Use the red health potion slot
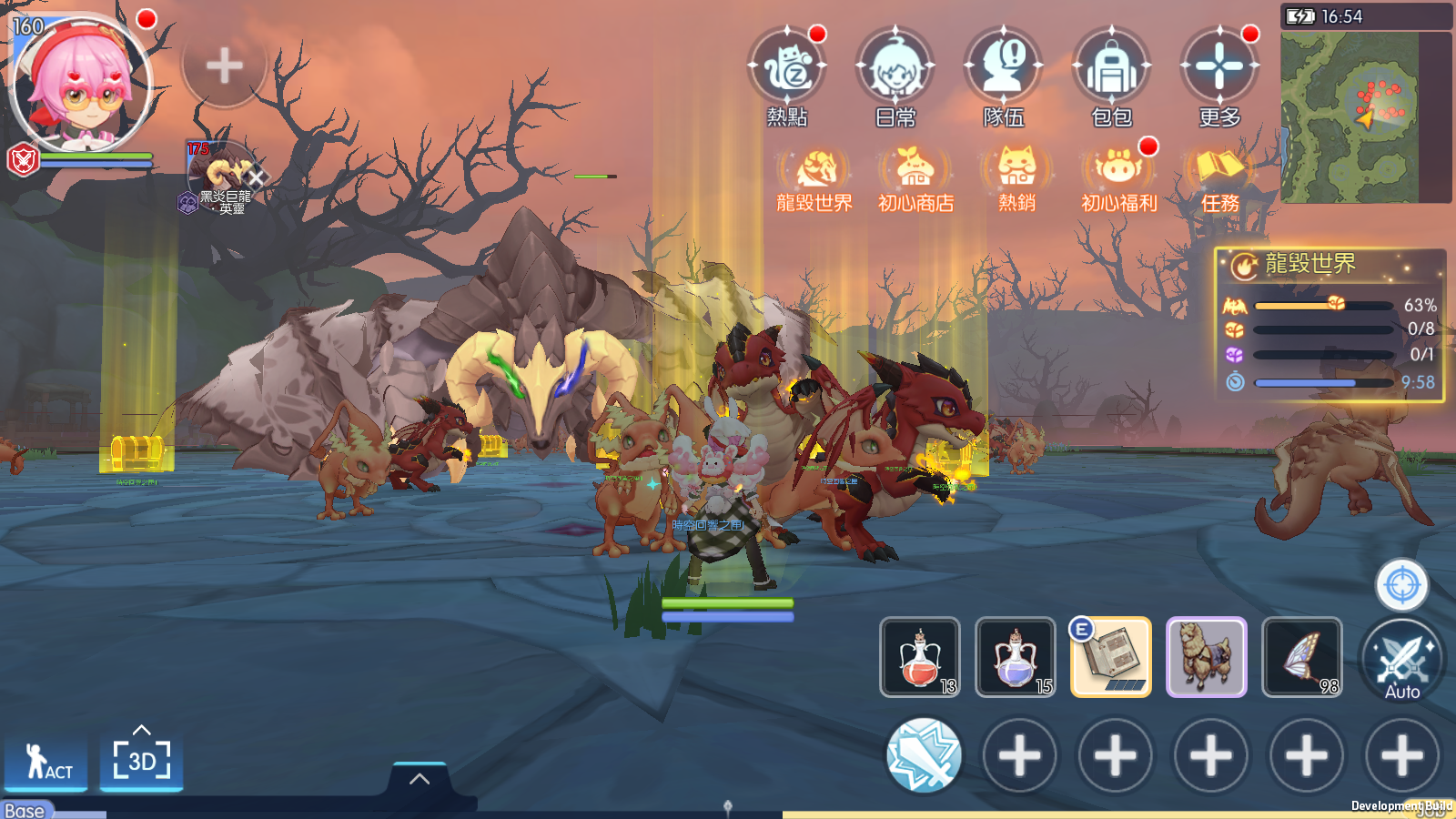The width and height of the screenshot is (1456, 819). pos(920,657)
